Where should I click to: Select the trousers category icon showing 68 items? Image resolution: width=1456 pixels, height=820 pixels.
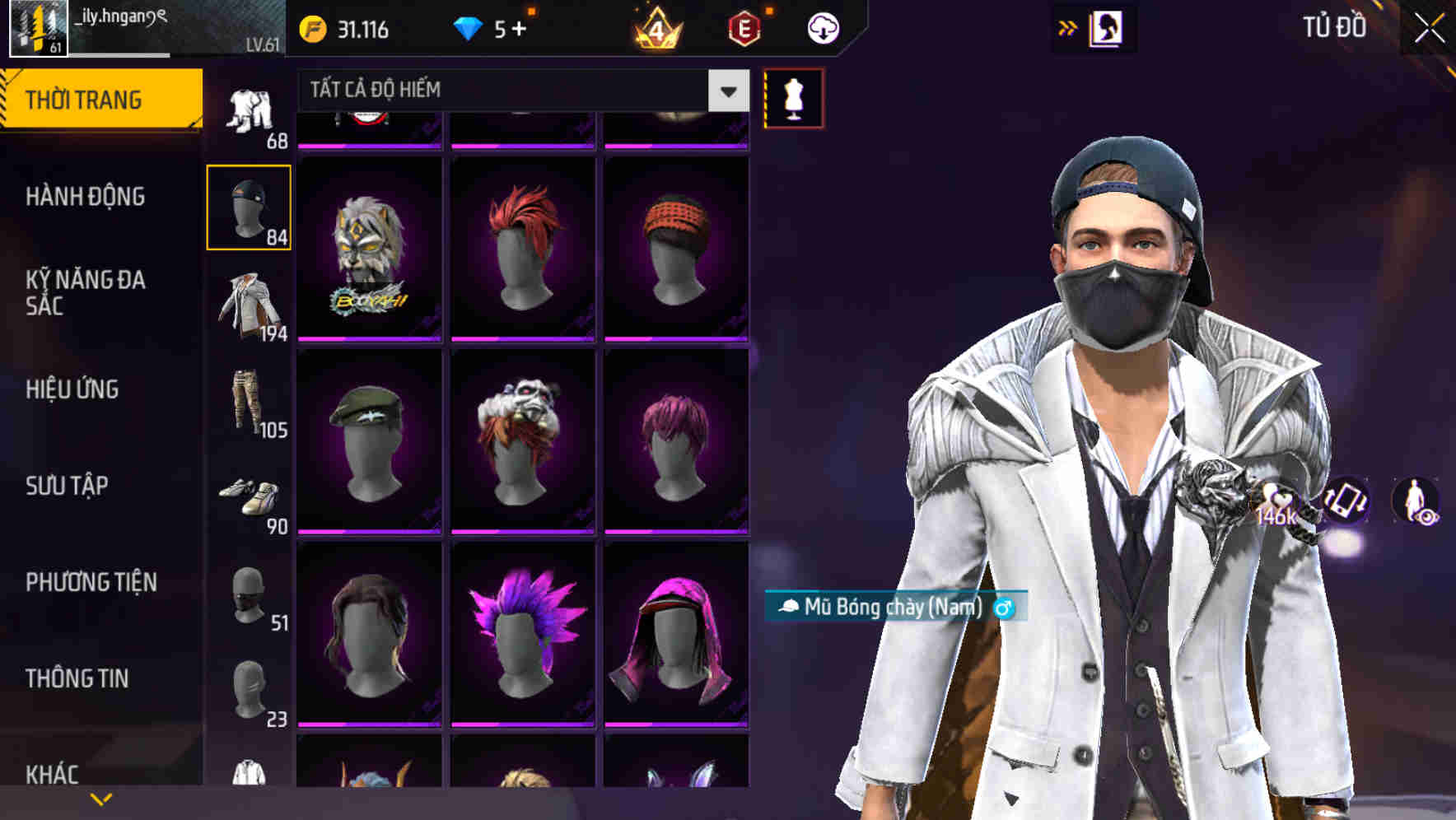[x=250, y=111]
